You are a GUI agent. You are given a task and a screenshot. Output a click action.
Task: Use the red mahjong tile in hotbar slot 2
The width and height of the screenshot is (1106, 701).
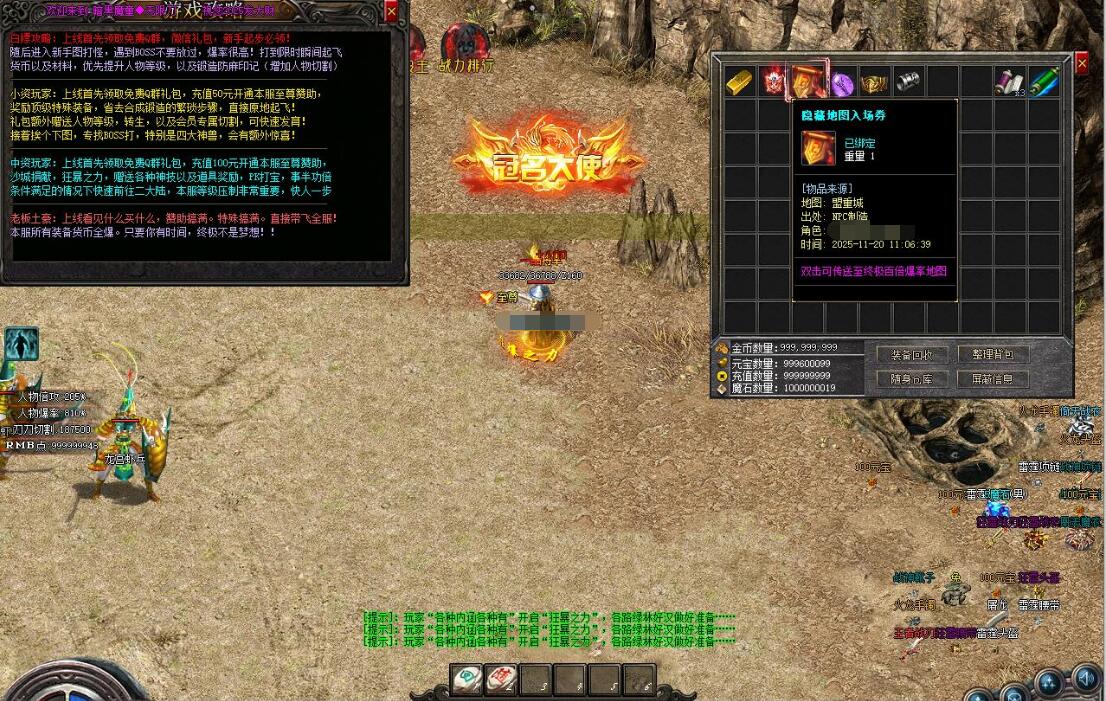tap(500, 680)
